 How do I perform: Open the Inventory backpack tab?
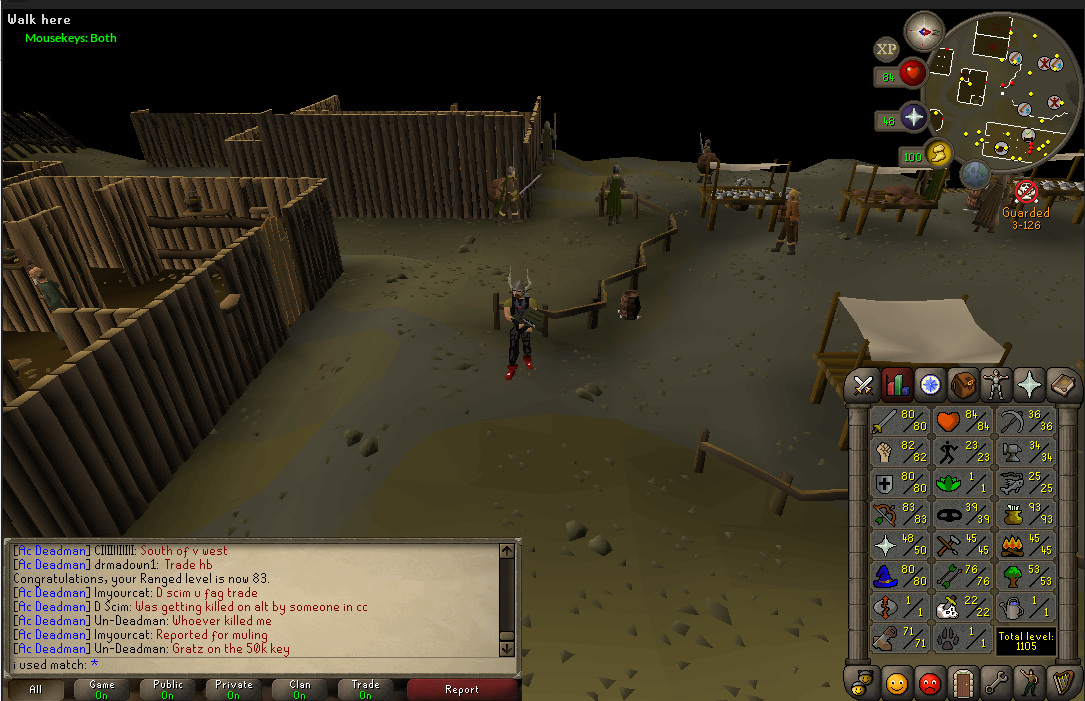[964, 384]
